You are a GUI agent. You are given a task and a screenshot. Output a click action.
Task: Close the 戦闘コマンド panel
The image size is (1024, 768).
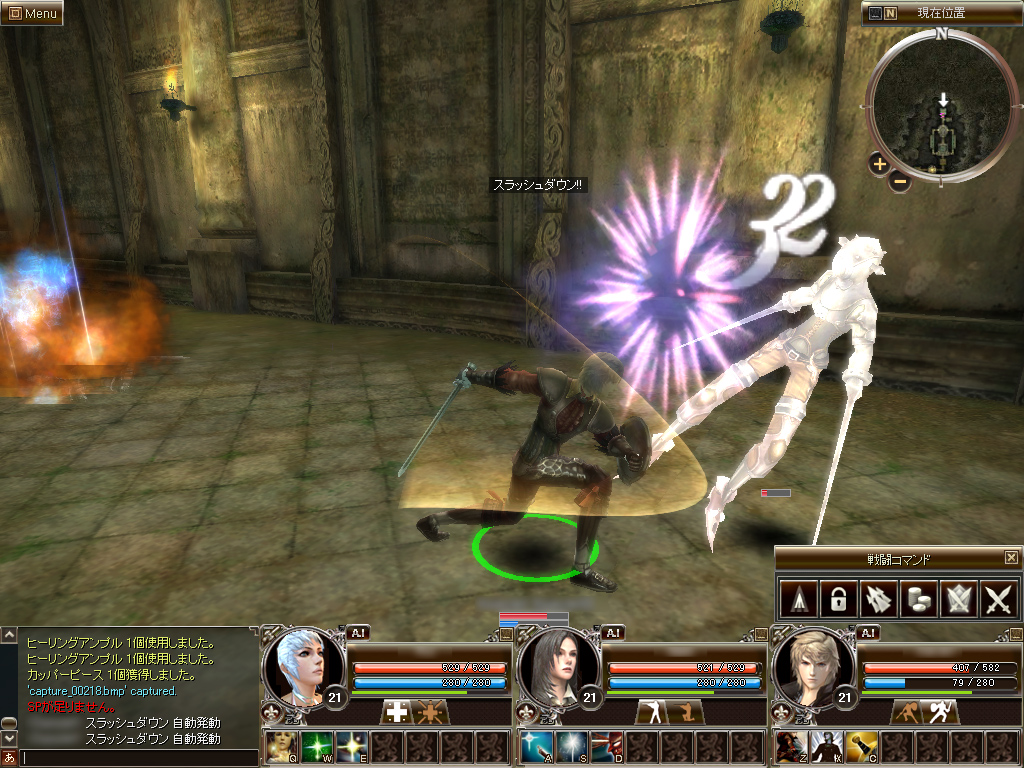[1011, 558]
